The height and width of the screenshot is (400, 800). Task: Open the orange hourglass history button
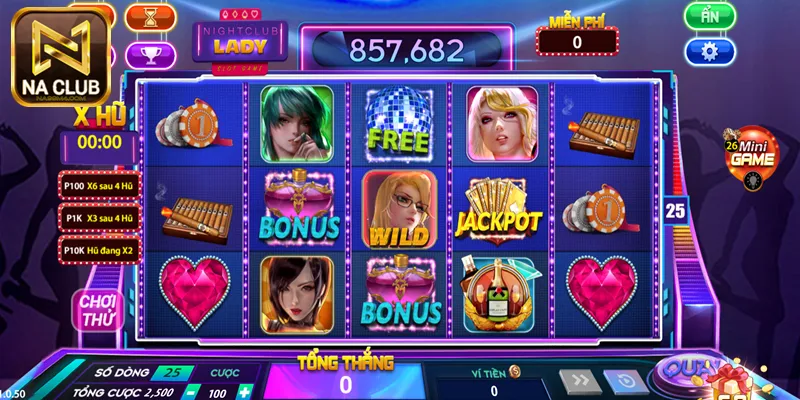tap(152, 16)
